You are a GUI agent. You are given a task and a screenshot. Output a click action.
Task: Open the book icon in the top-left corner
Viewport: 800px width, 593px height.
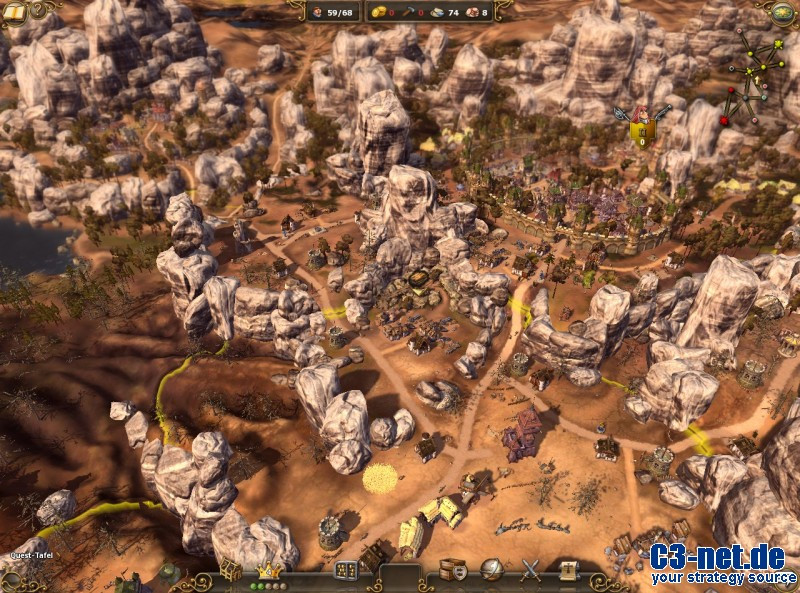point(13,10)
